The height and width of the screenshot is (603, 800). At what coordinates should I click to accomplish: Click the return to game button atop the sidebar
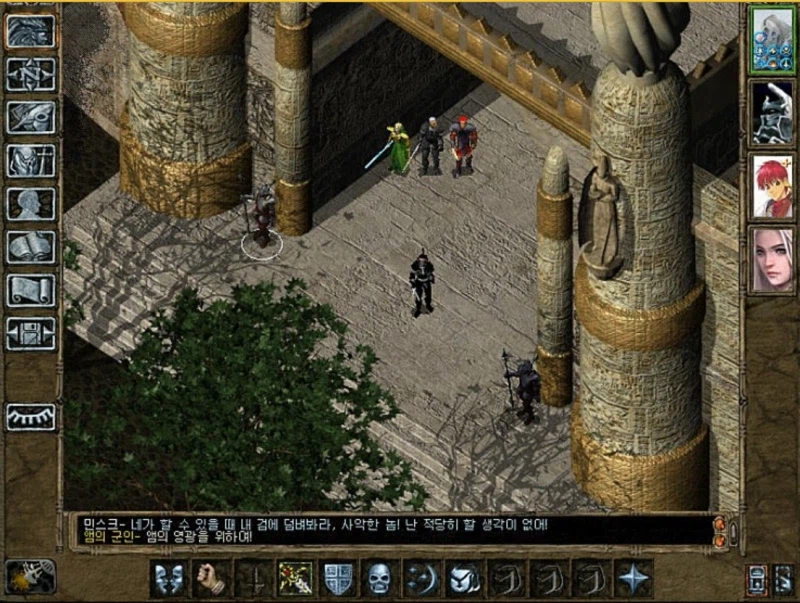pos(31,31)
